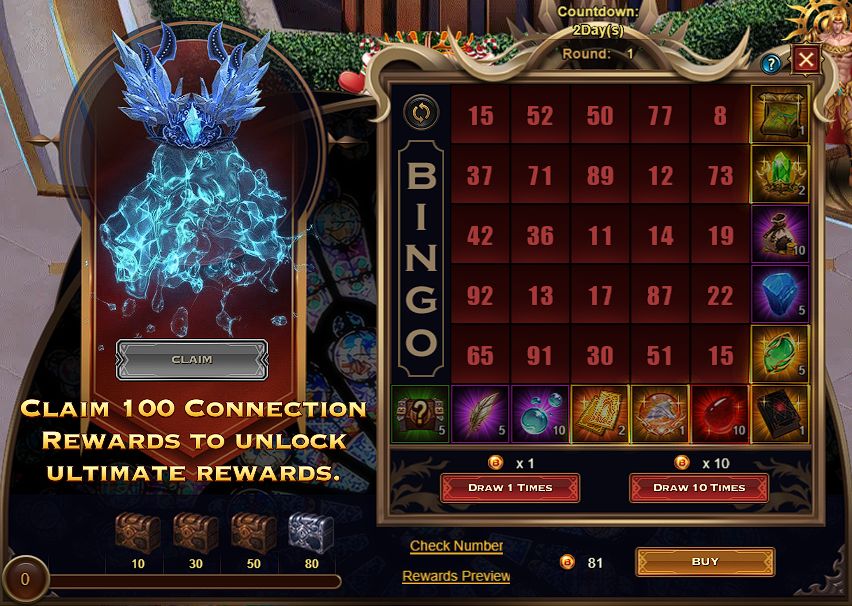This screenshot has width=852, height=606.
Task: Click the Draw 1 Times button
Action: [510, 487]
